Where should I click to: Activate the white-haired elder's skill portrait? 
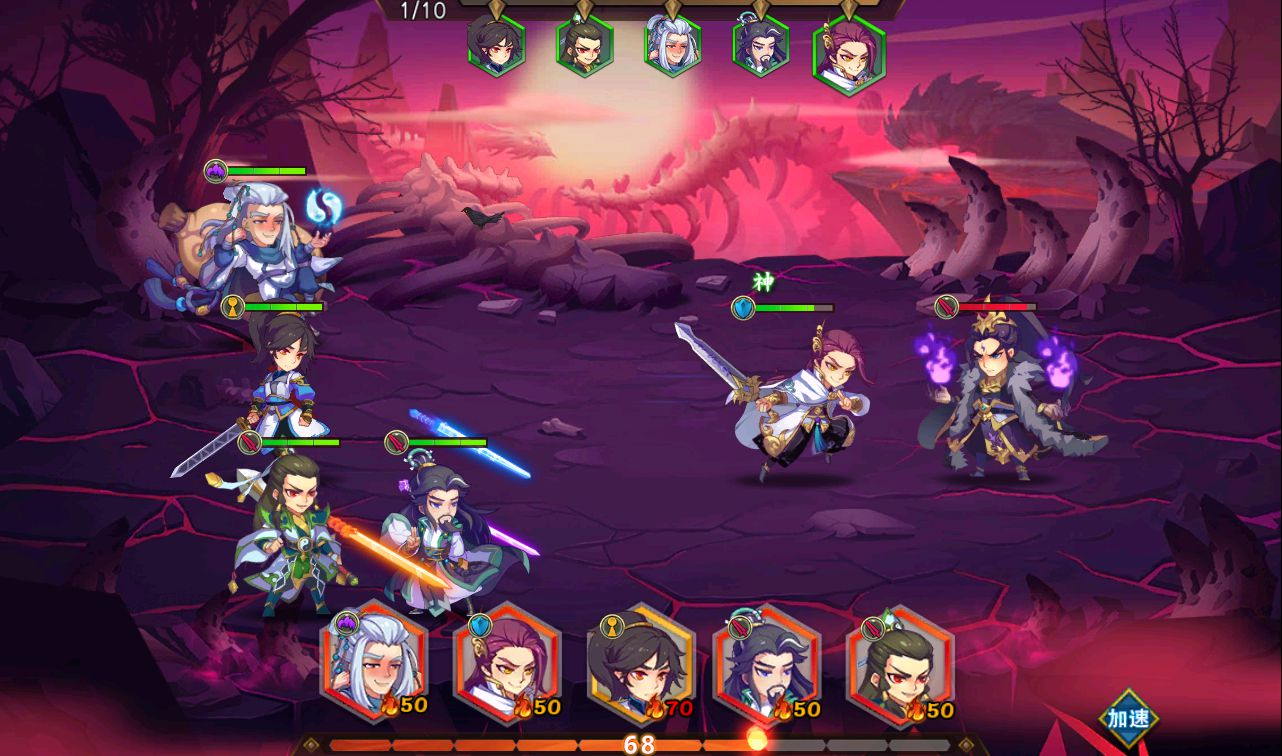(374, 662)
